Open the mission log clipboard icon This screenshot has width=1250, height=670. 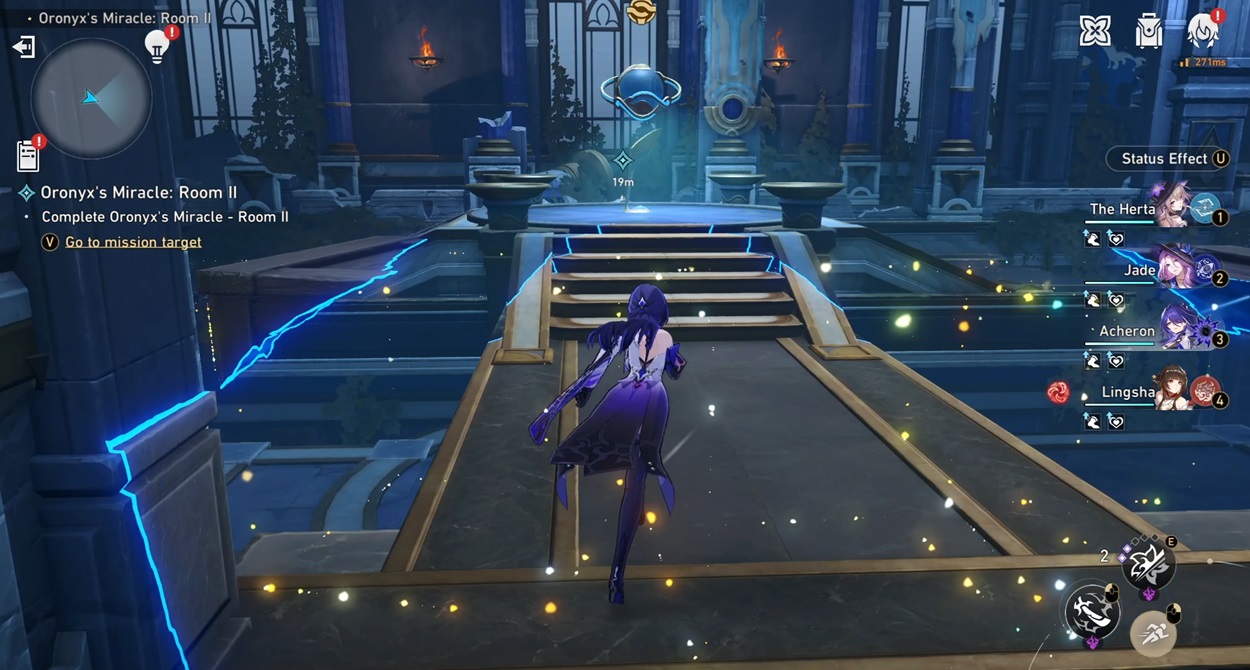click(28, 156)
